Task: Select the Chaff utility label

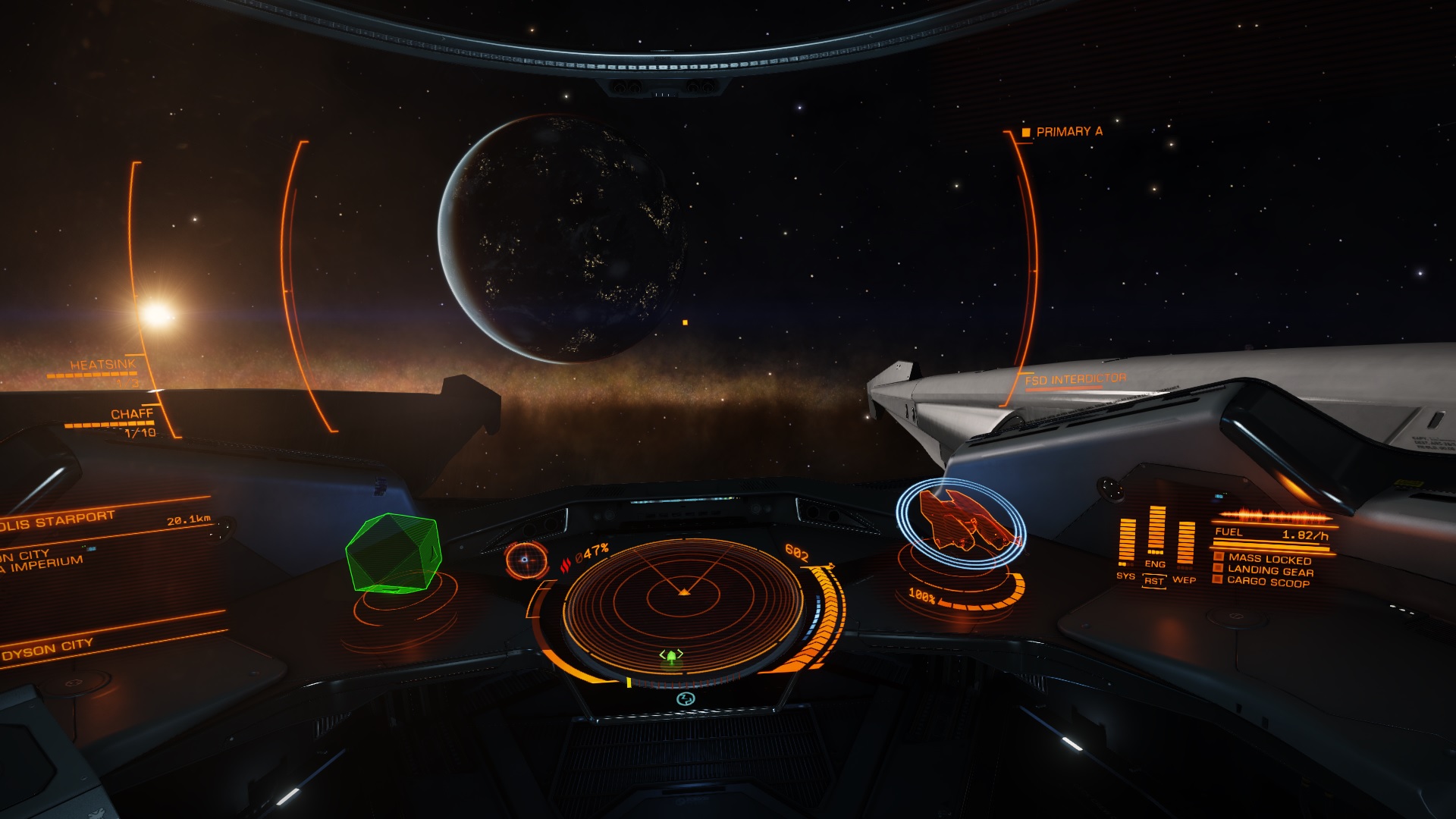Action: [x=131, y=414]
